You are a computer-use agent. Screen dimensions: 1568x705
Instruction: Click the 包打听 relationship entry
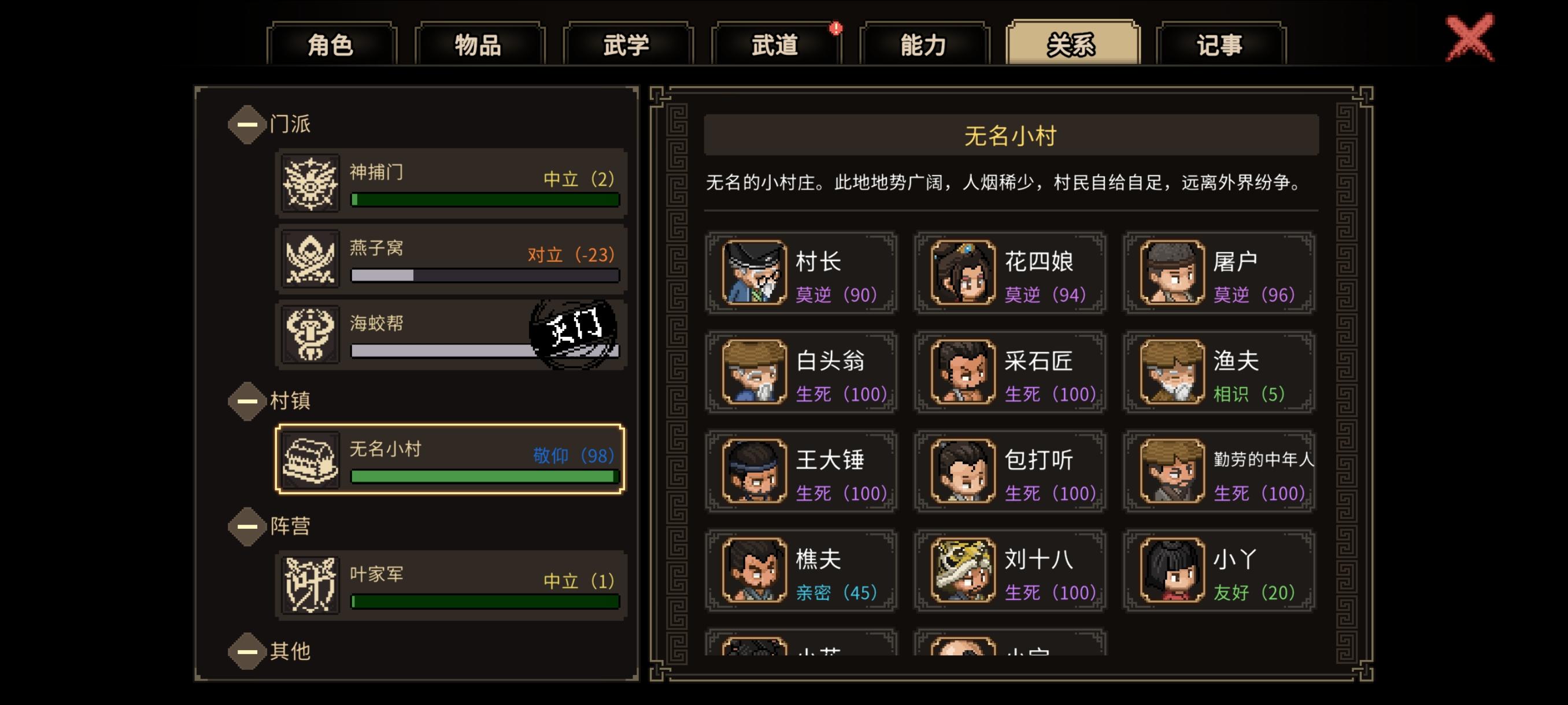1010,472
